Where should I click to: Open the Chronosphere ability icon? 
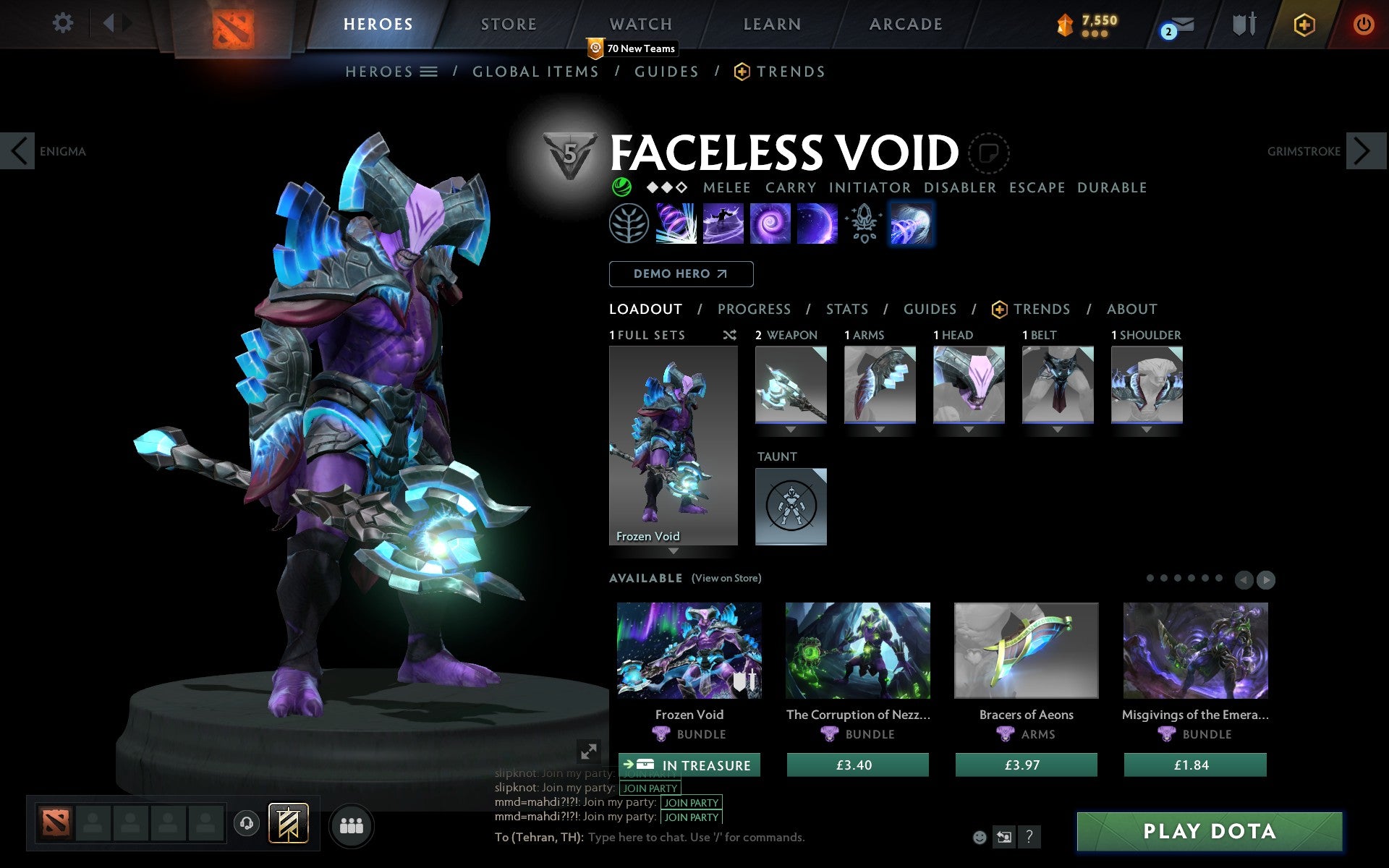coord(817,223)
